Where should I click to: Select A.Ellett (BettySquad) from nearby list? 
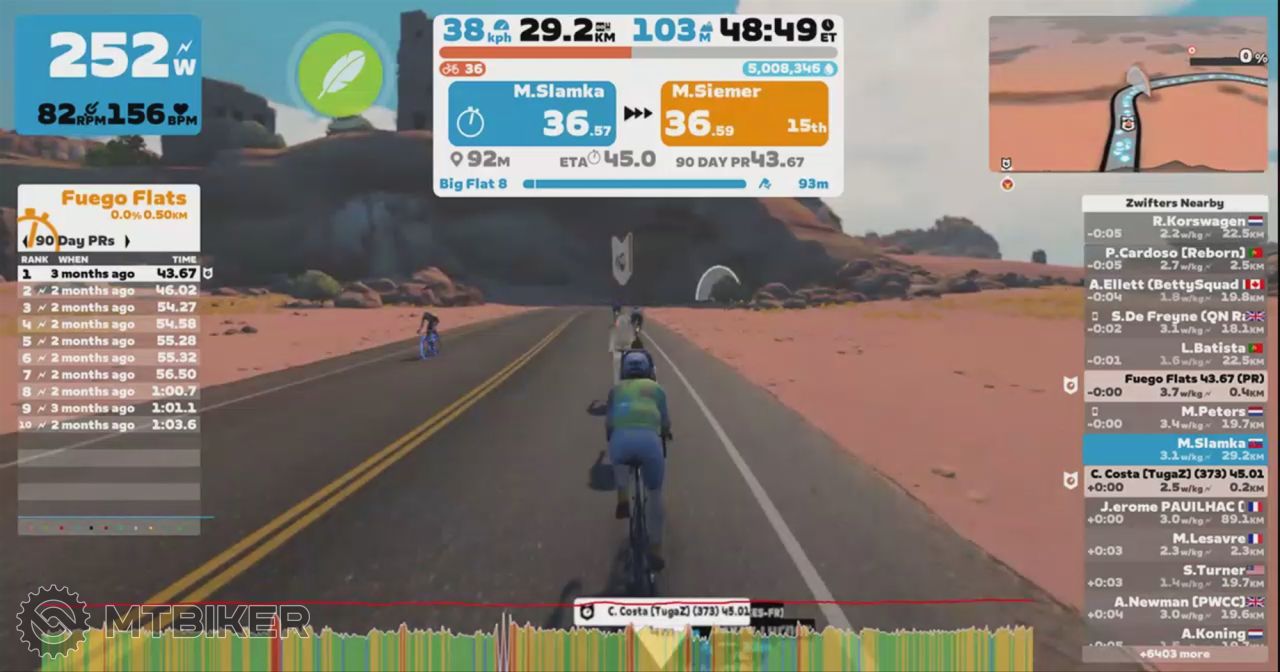[1175, 290]
